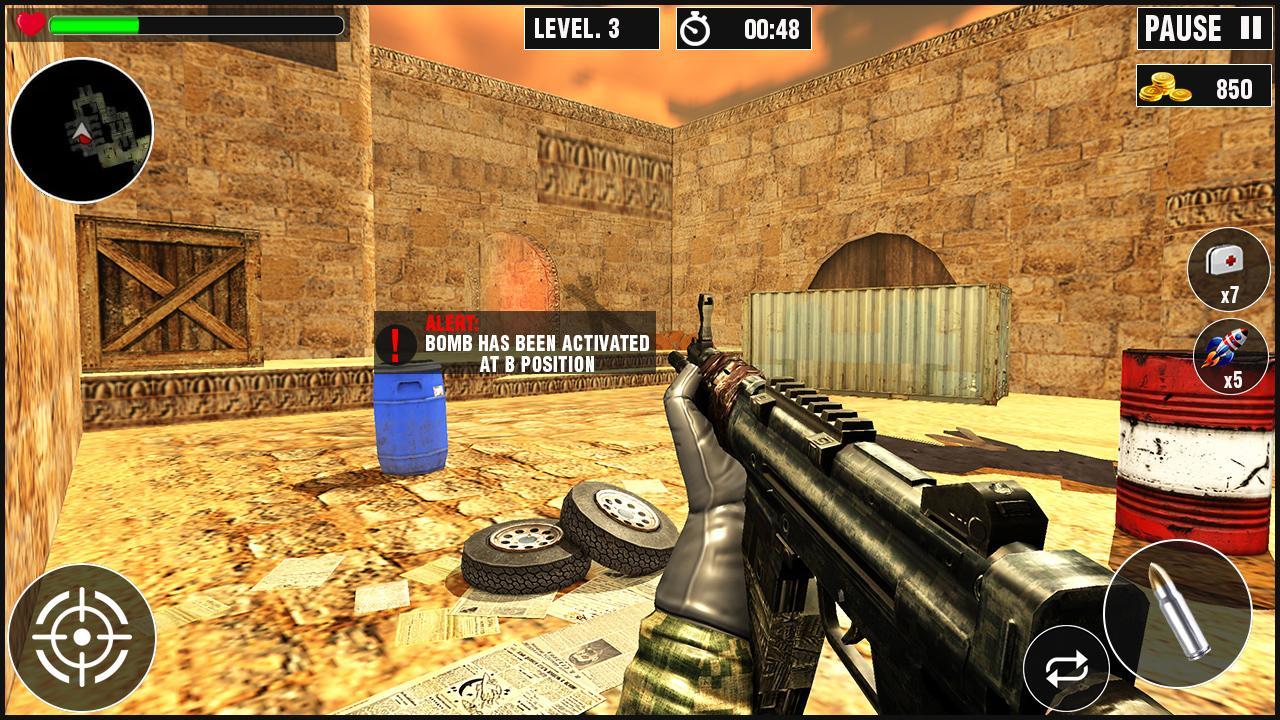This screenshot has height=720, width=1280.
Task: Click the gold coins counter
Action: coord(1205,89)
